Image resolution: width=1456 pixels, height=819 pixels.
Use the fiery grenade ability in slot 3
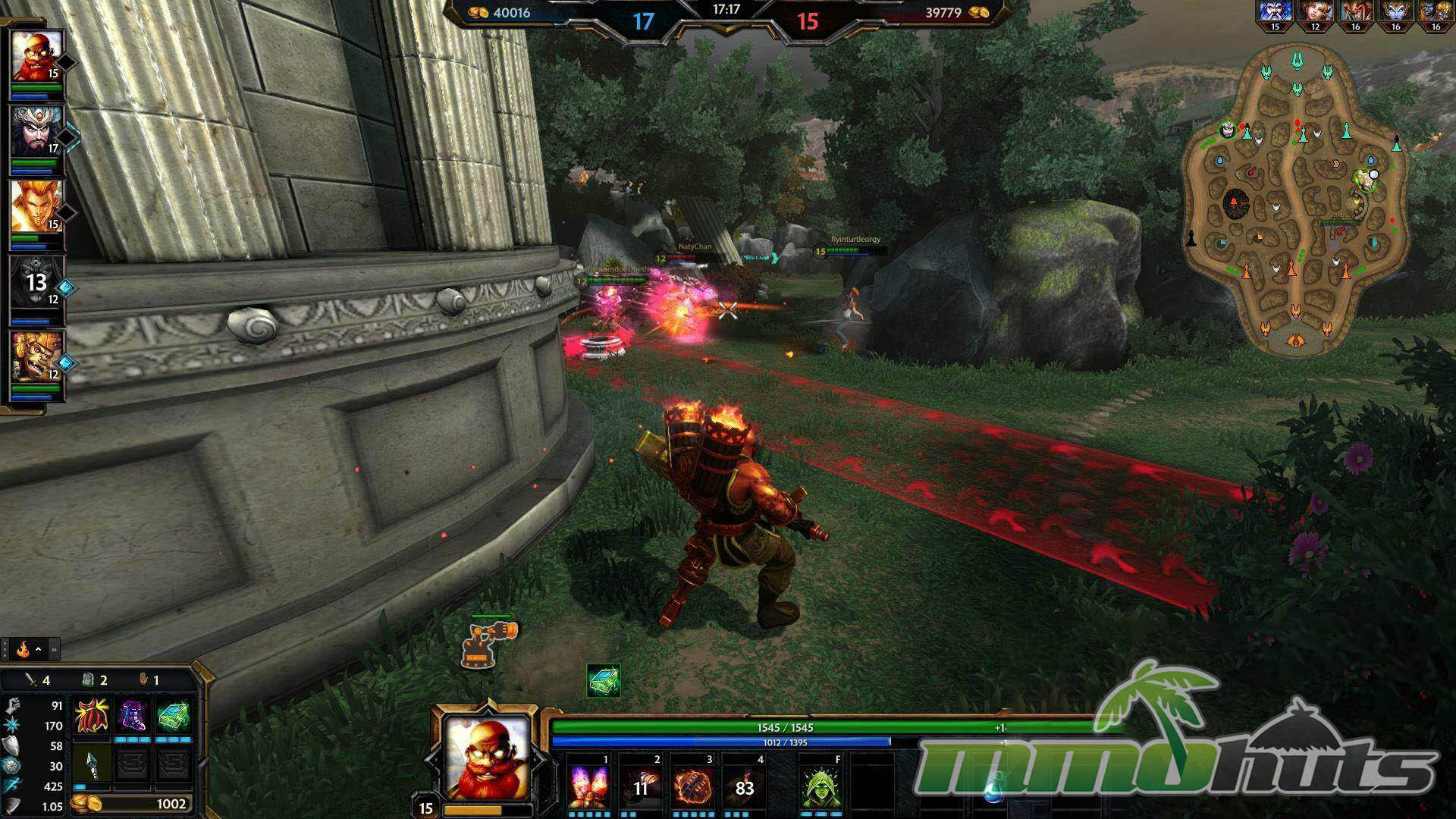pyautogui.click(x=693, y=786)
